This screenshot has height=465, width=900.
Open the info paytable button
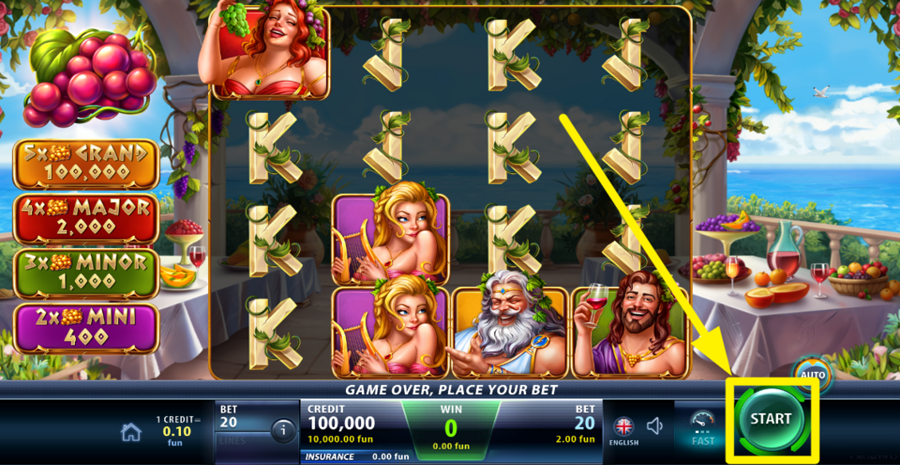coord(282,432)
